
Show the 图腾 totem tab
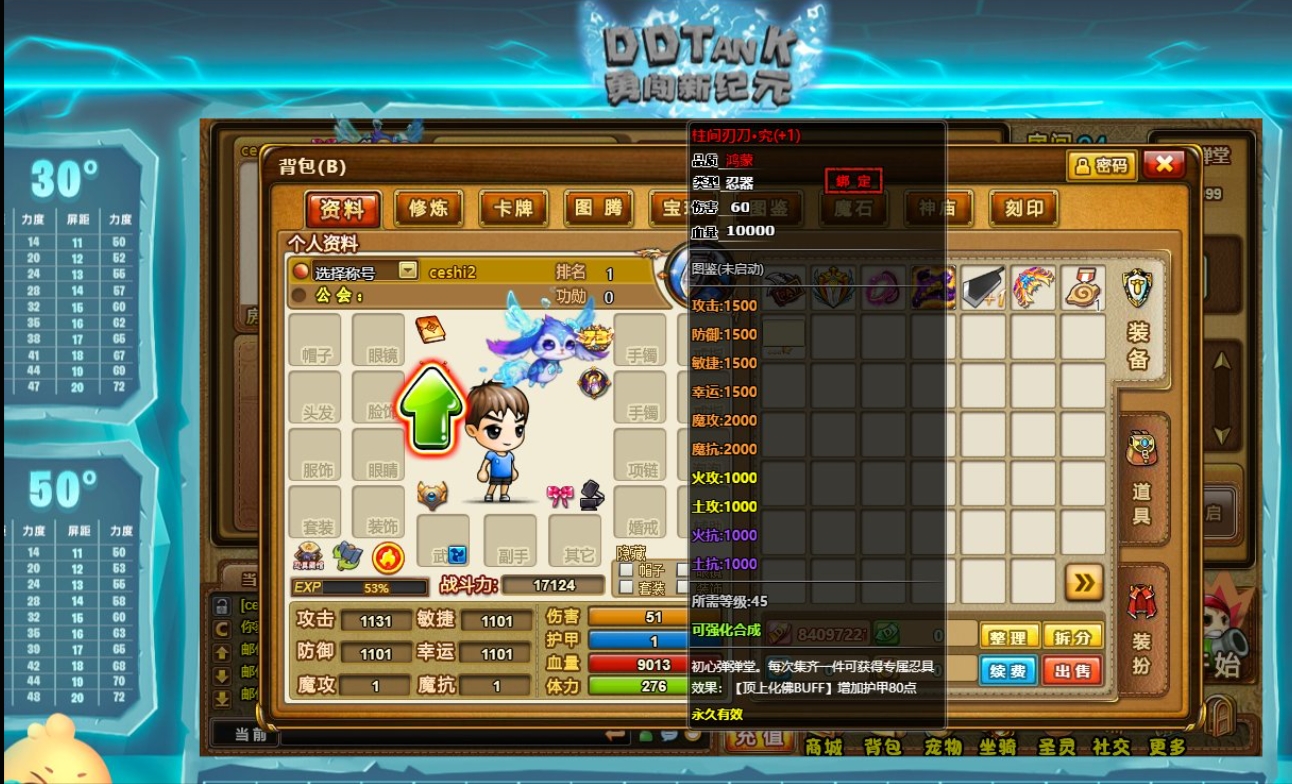(x=598, y=209)
